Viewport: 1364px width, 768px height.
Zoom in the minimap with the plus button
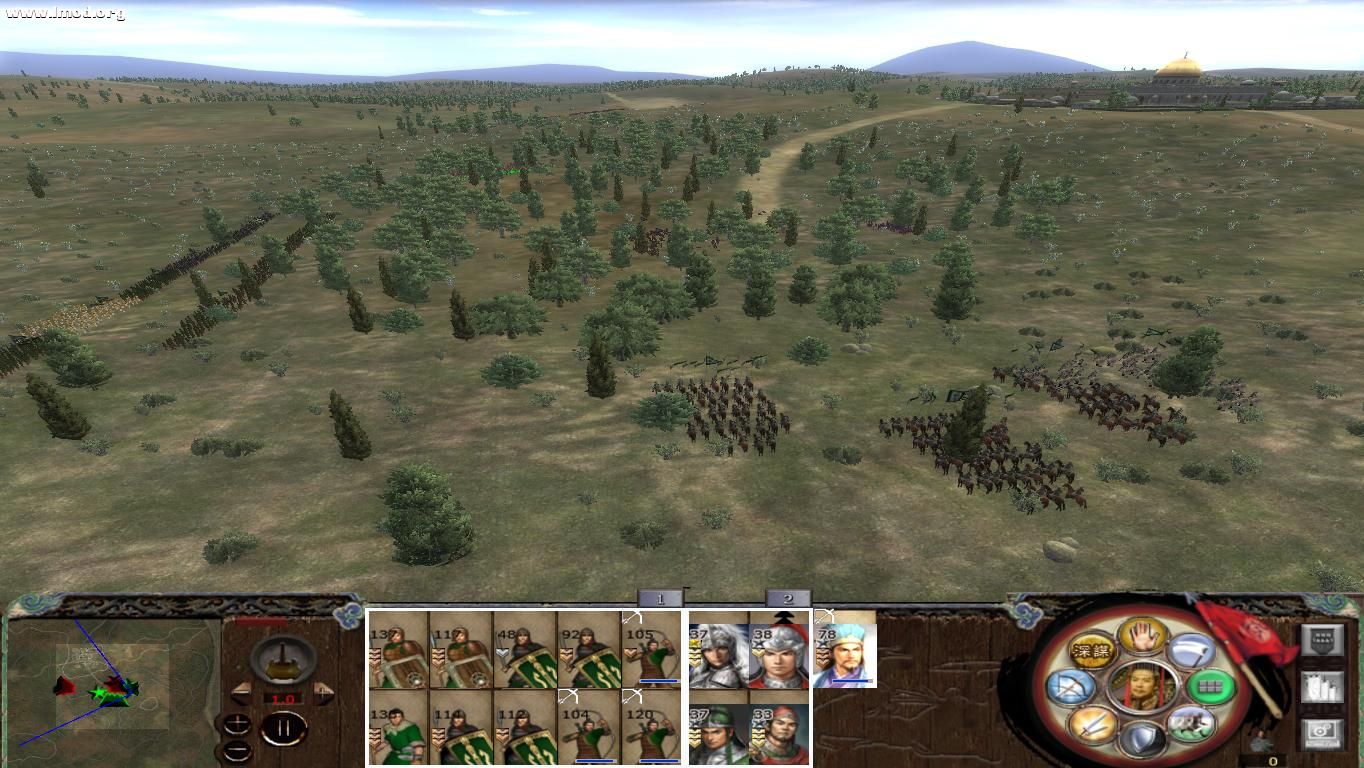(237, 724)
